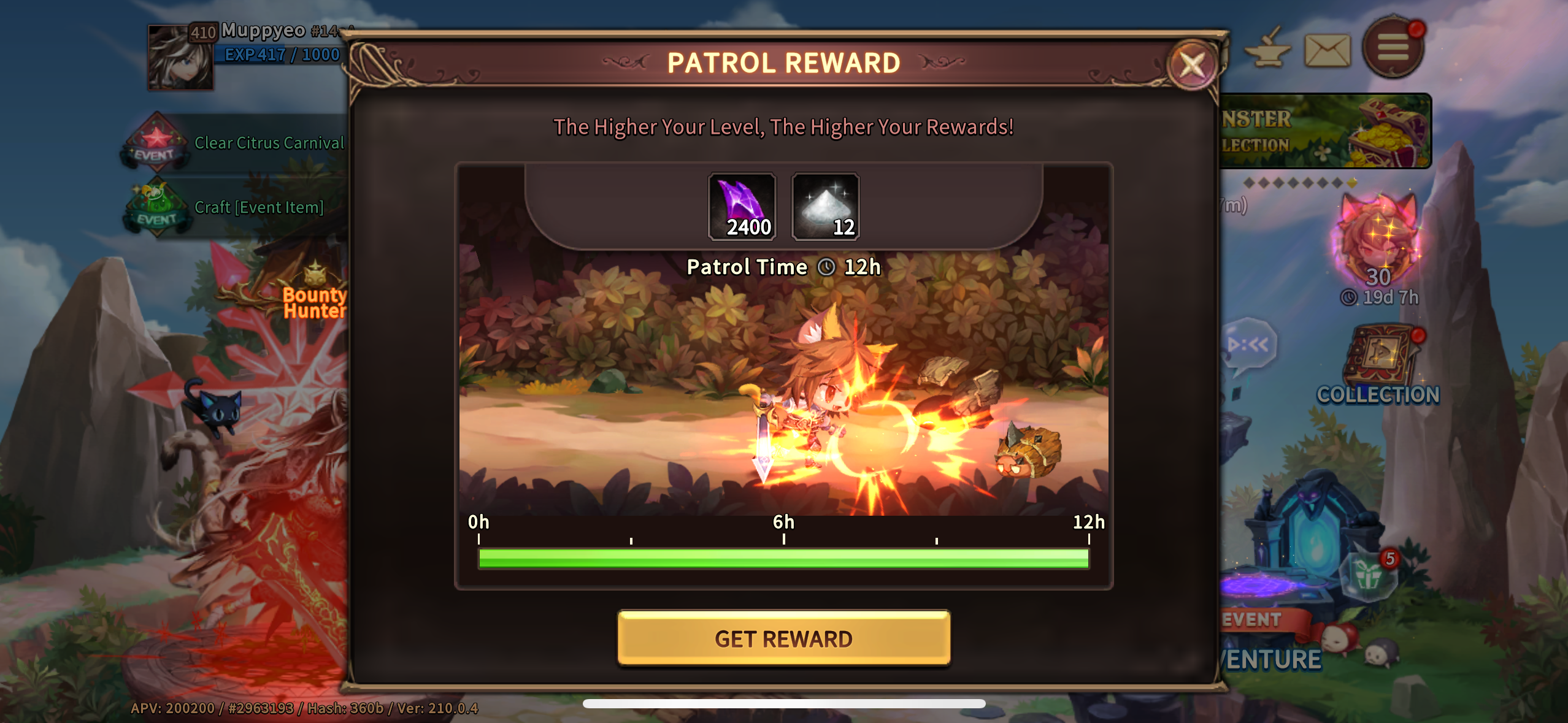Open the hamburger main menu
The height and width of the screenshot is (723, 1568).
tap(1393, 47)
